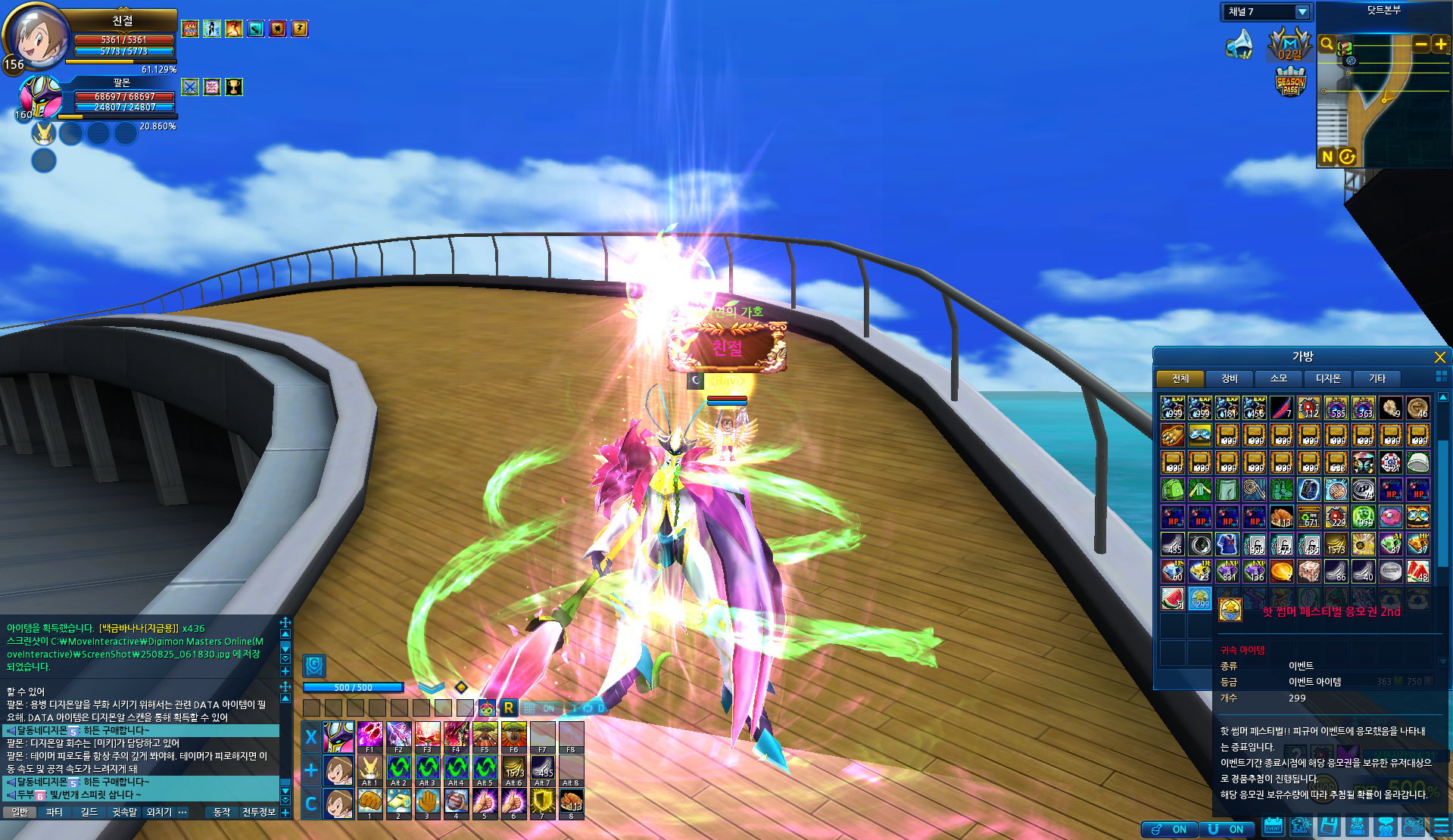Zoom out the minimap with minus
The height and width of the screenshot is (840, 1453).
(1421, 45)
